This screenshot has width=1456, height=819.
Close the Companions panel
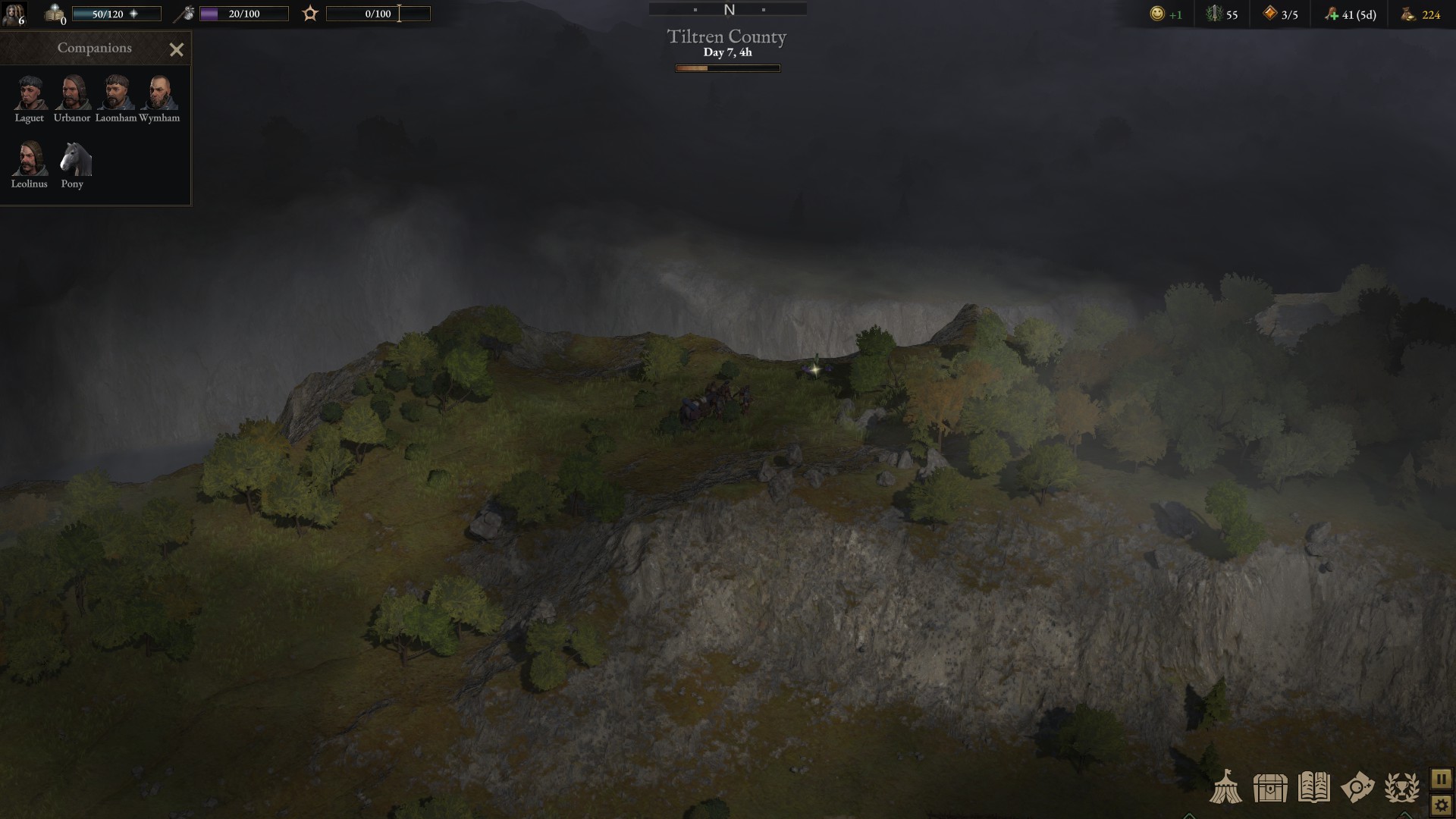click(177, 50)
